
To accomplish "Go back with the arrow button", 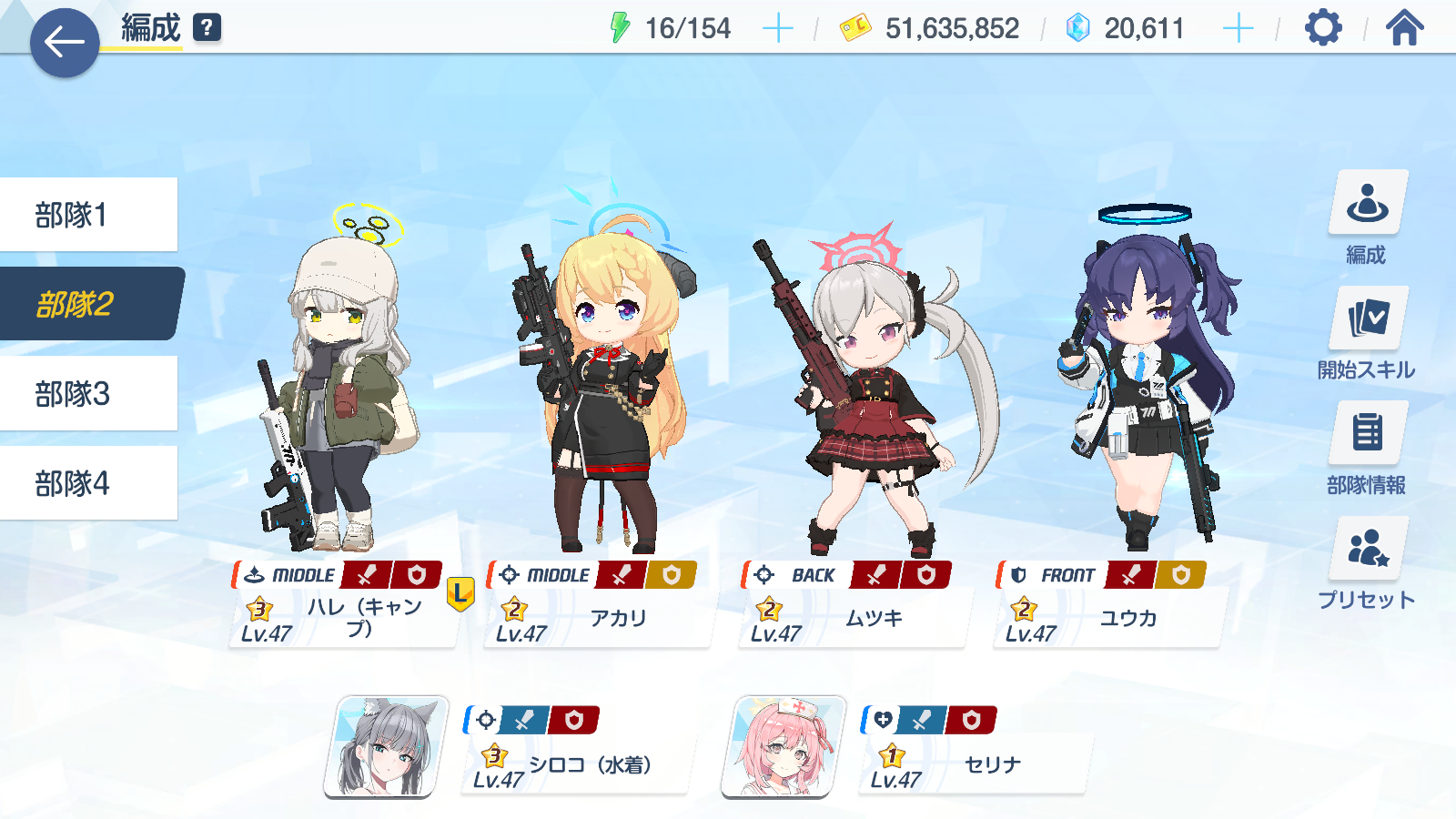I will (64, 42).
